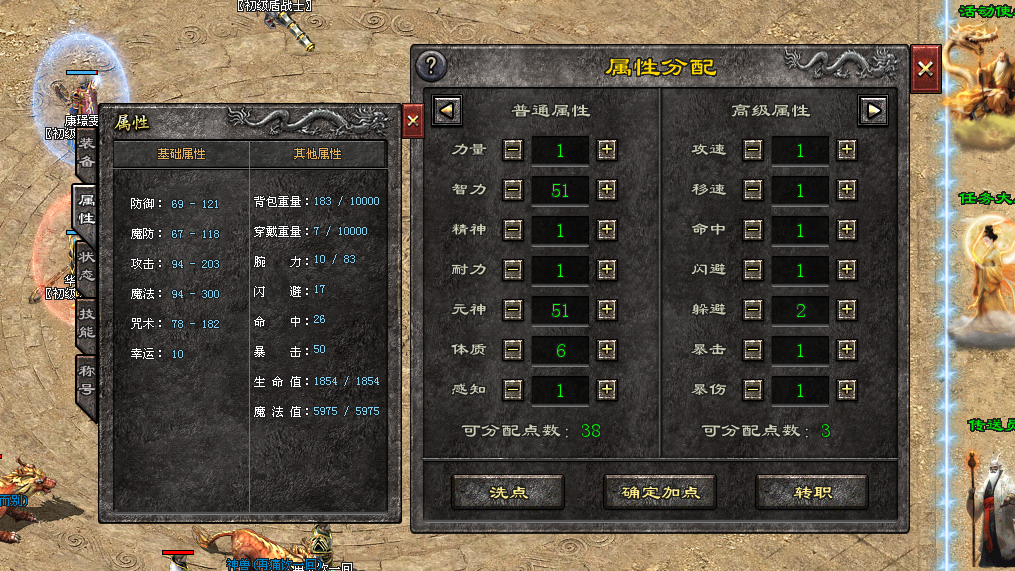The width and height of the screenshot is (1015, 571).
Task: Go to previous page with left arrow
Action: click(x=447, y=109)
